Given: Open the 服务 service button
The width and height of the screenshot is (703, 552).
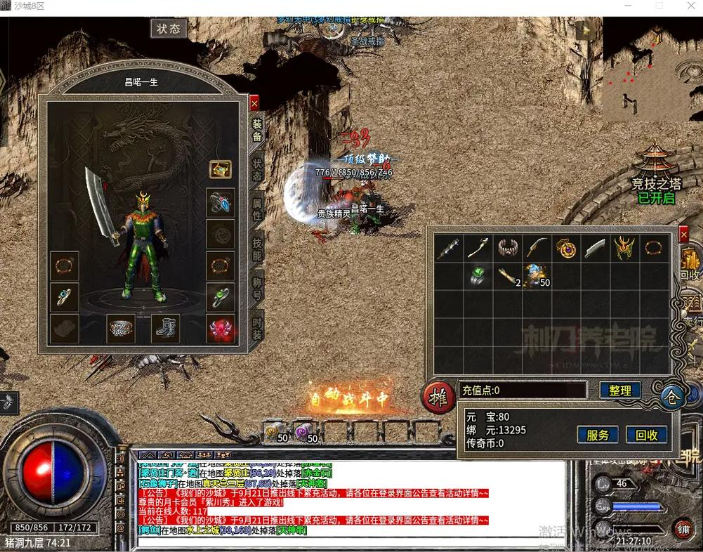Looking at the screenshot, I should click(x=597, y=435).
